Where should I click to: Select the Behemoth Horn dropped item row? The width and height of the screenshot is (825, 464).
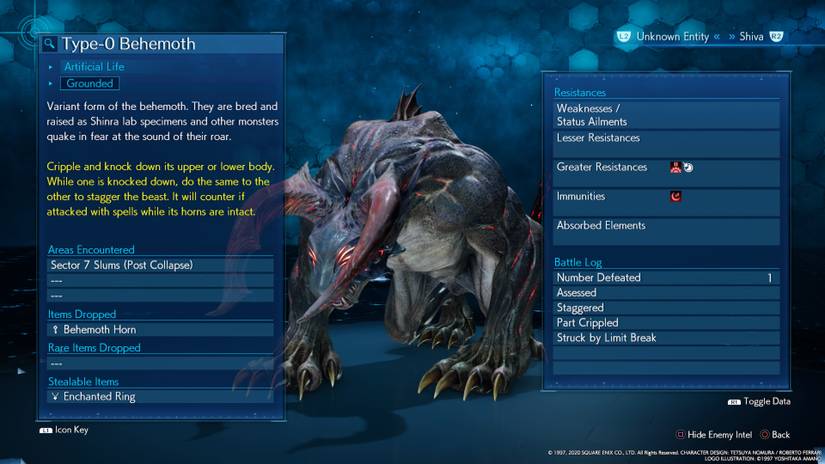tap(160, 329)
